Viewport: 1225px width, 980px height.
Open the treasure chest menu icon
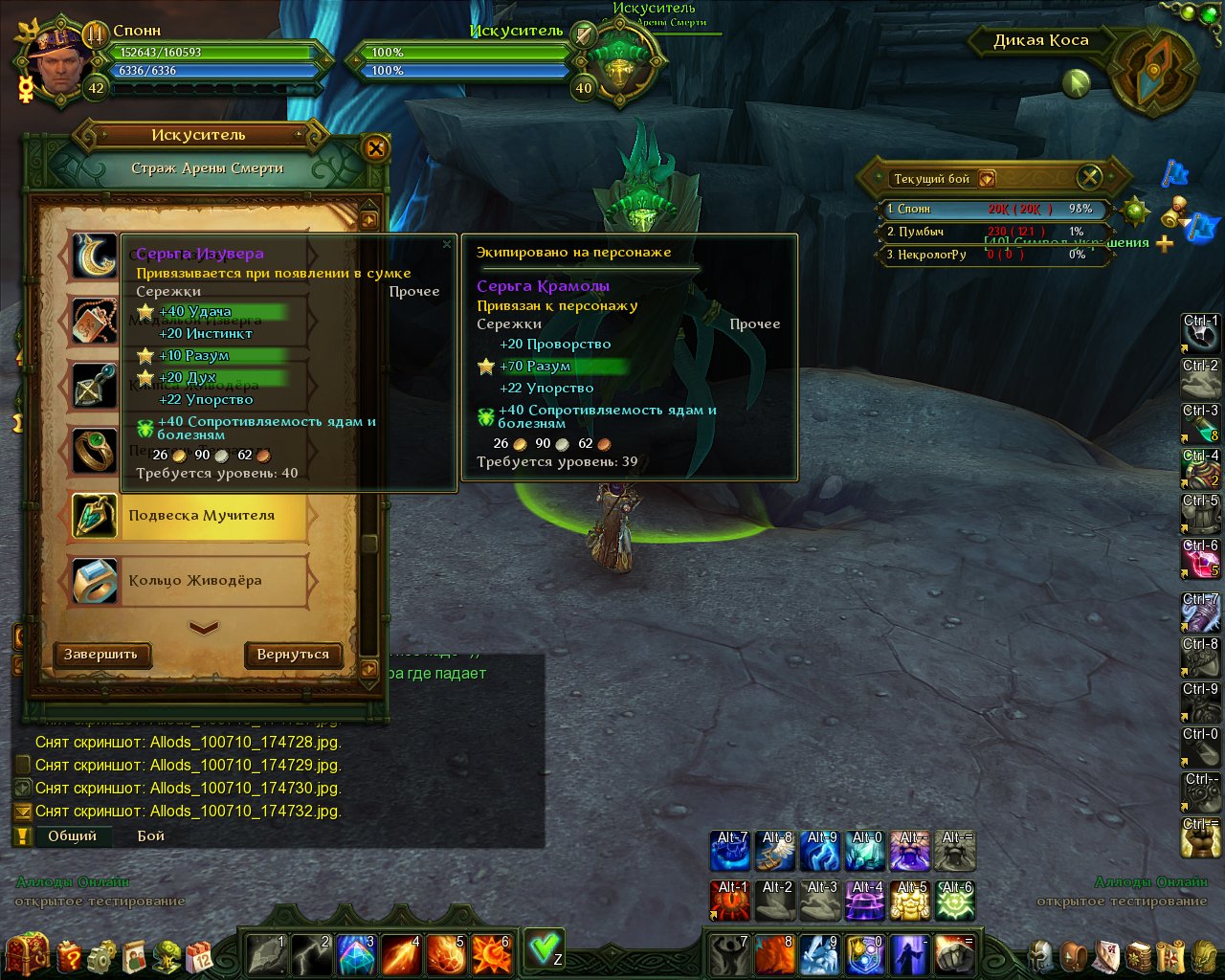[28, 954]
